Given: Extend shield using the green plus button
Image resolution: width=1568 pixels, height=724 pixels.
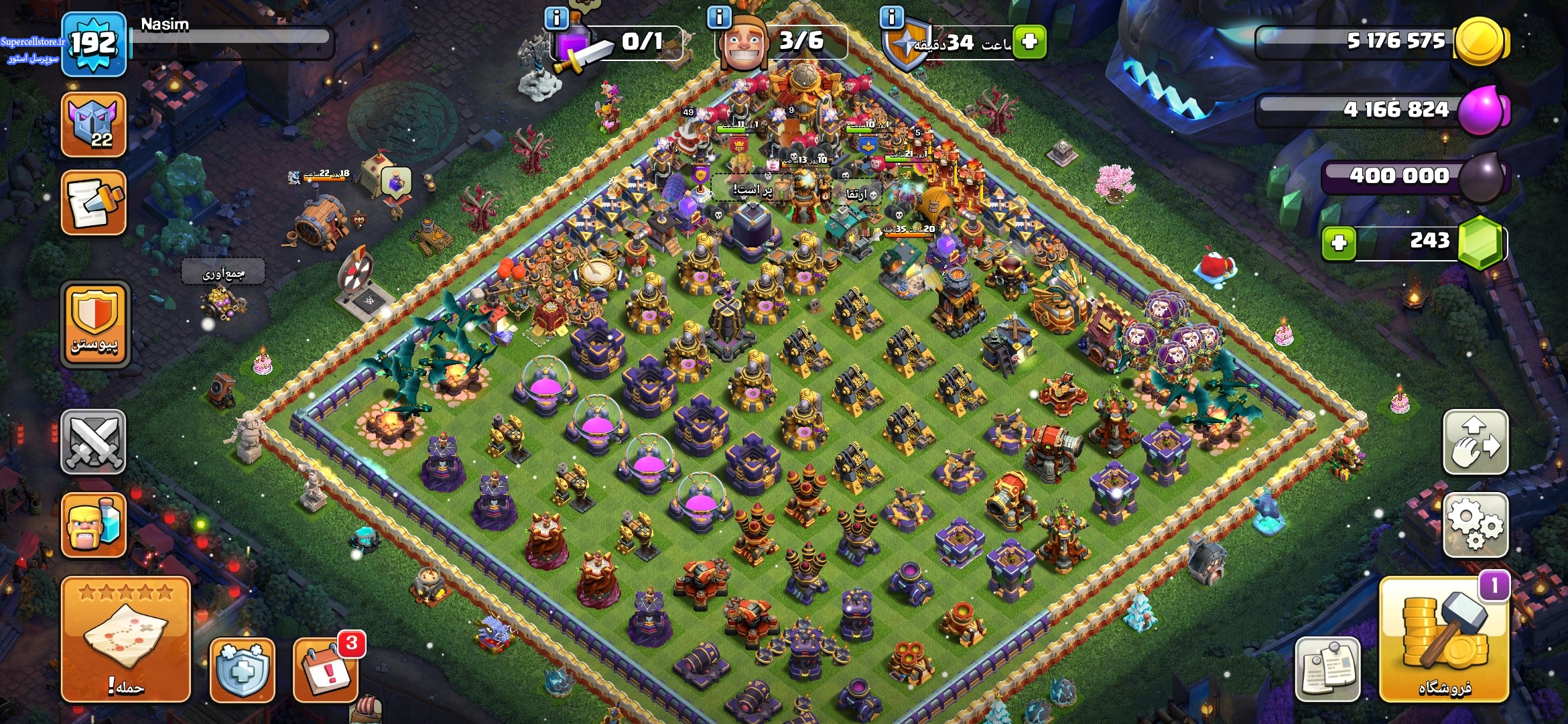Looking at the screenshot, I should [1030, 42].
